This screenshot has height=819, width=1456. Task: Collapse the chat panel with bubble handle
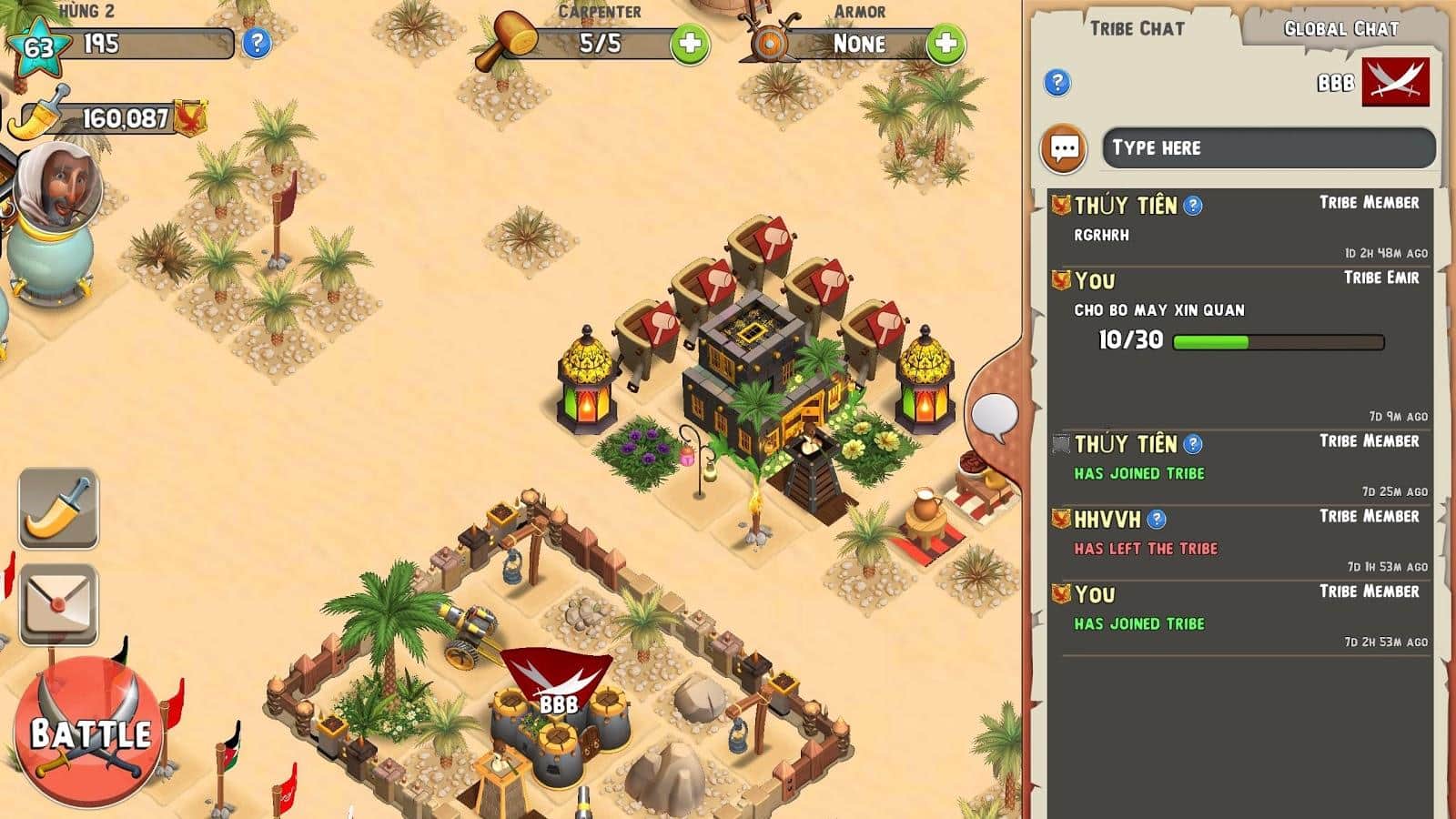(994, 416)
